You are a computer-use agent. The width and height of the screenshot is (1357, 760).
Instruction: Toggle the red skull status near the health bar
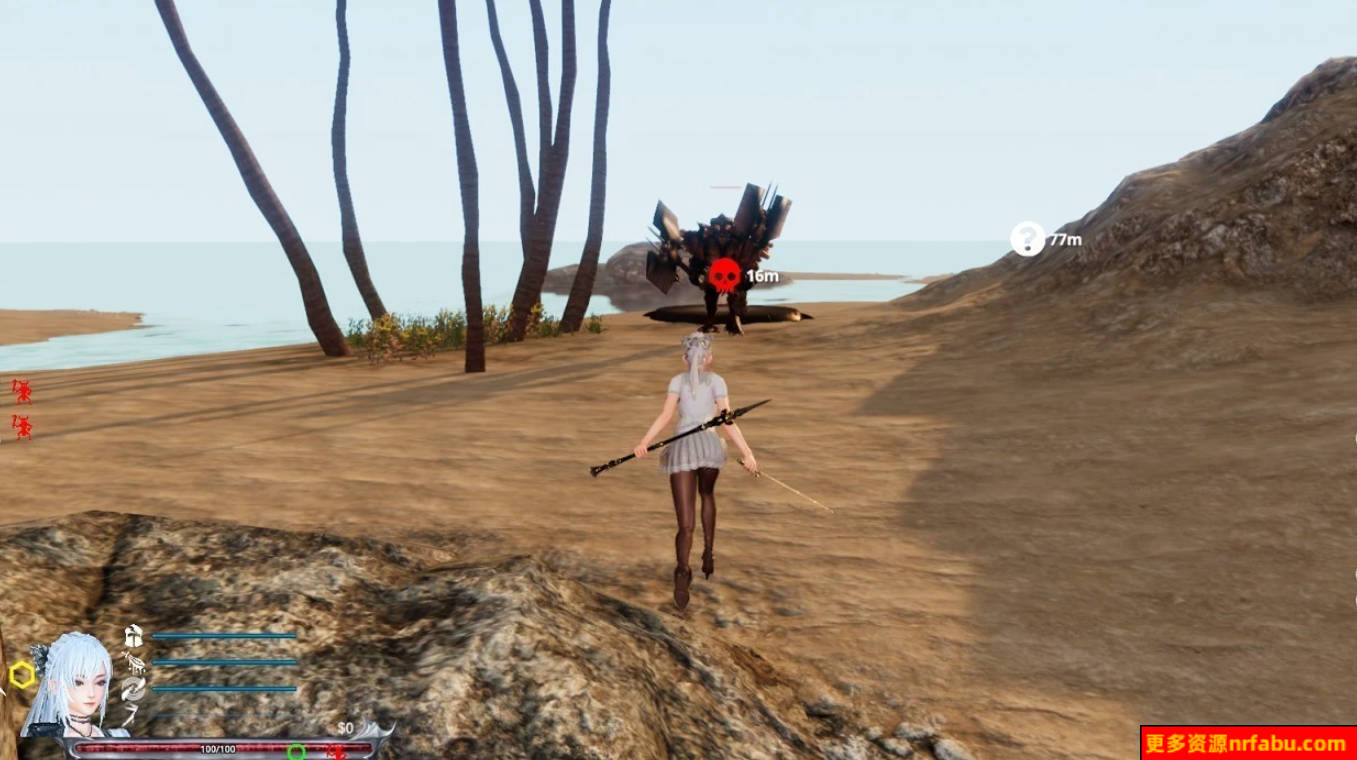337,750
